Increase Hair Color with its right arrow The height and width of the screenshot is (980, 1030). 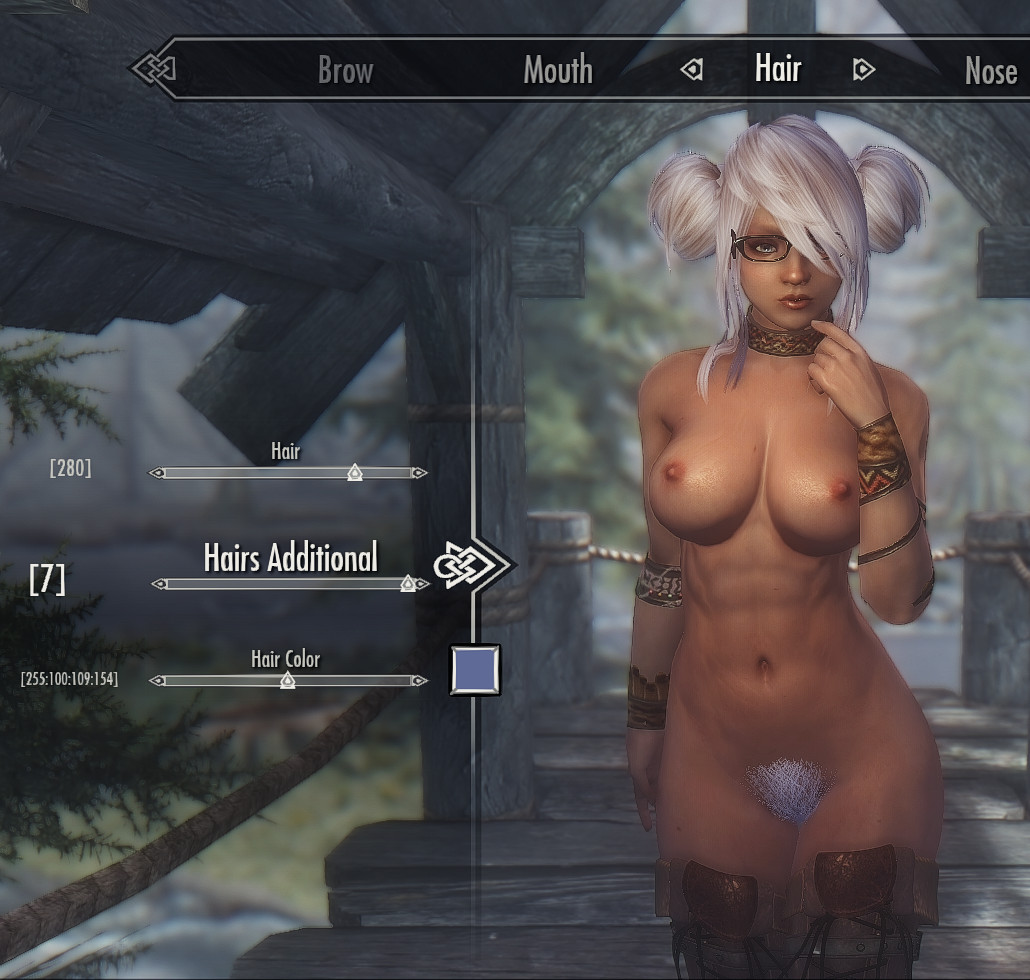(x=419, y=681)
